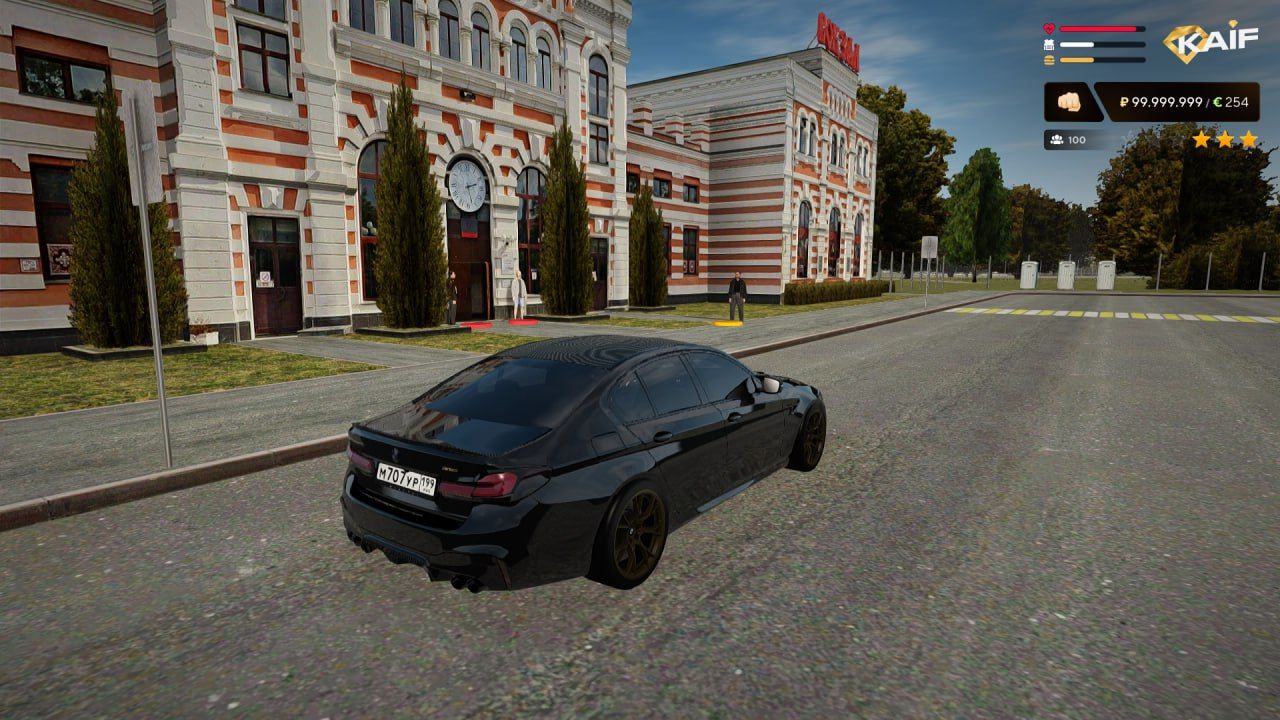1280x720 pixels.
Task: Select the ruble currency symbol
Action: pyautogui.click(x=1124, y=103)
